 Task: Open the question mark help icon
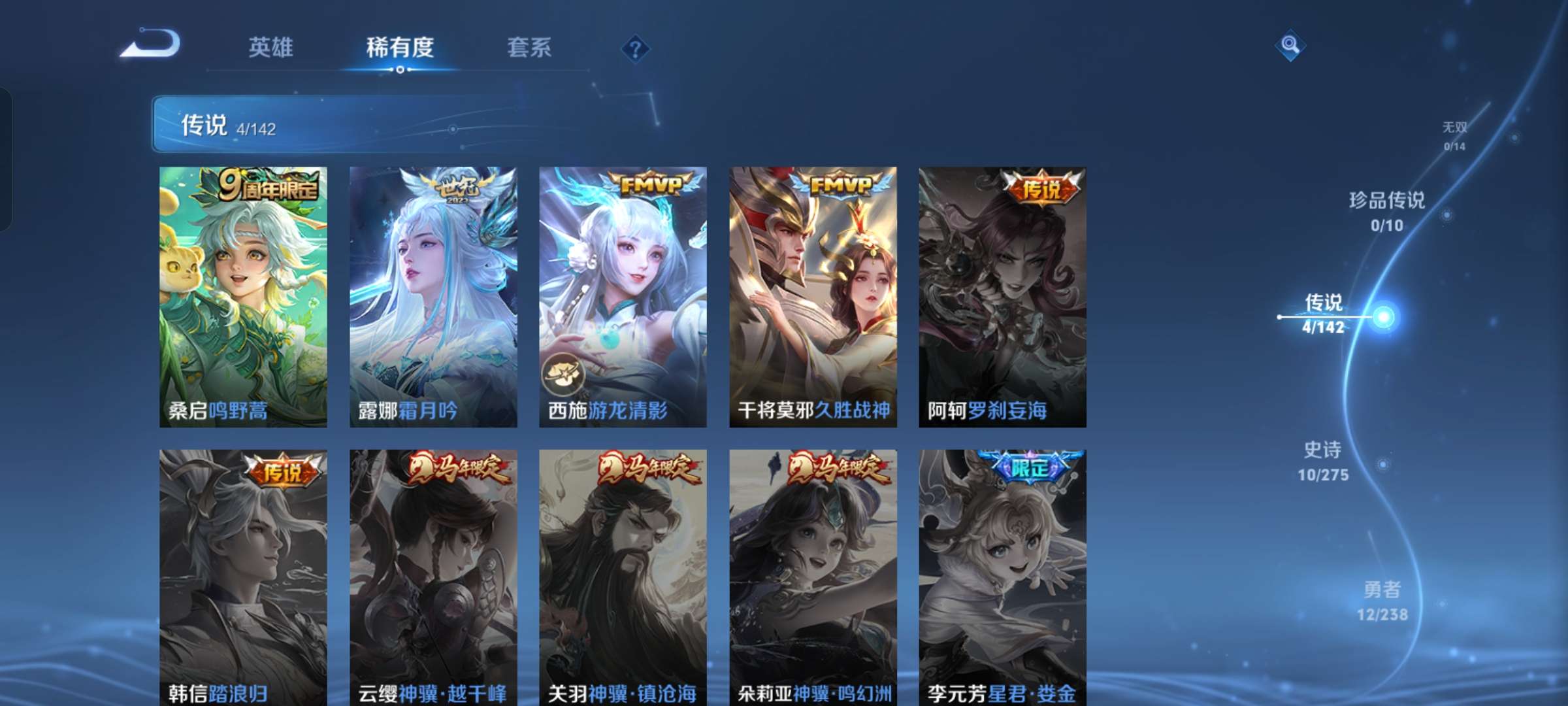(x=634, y=48)
